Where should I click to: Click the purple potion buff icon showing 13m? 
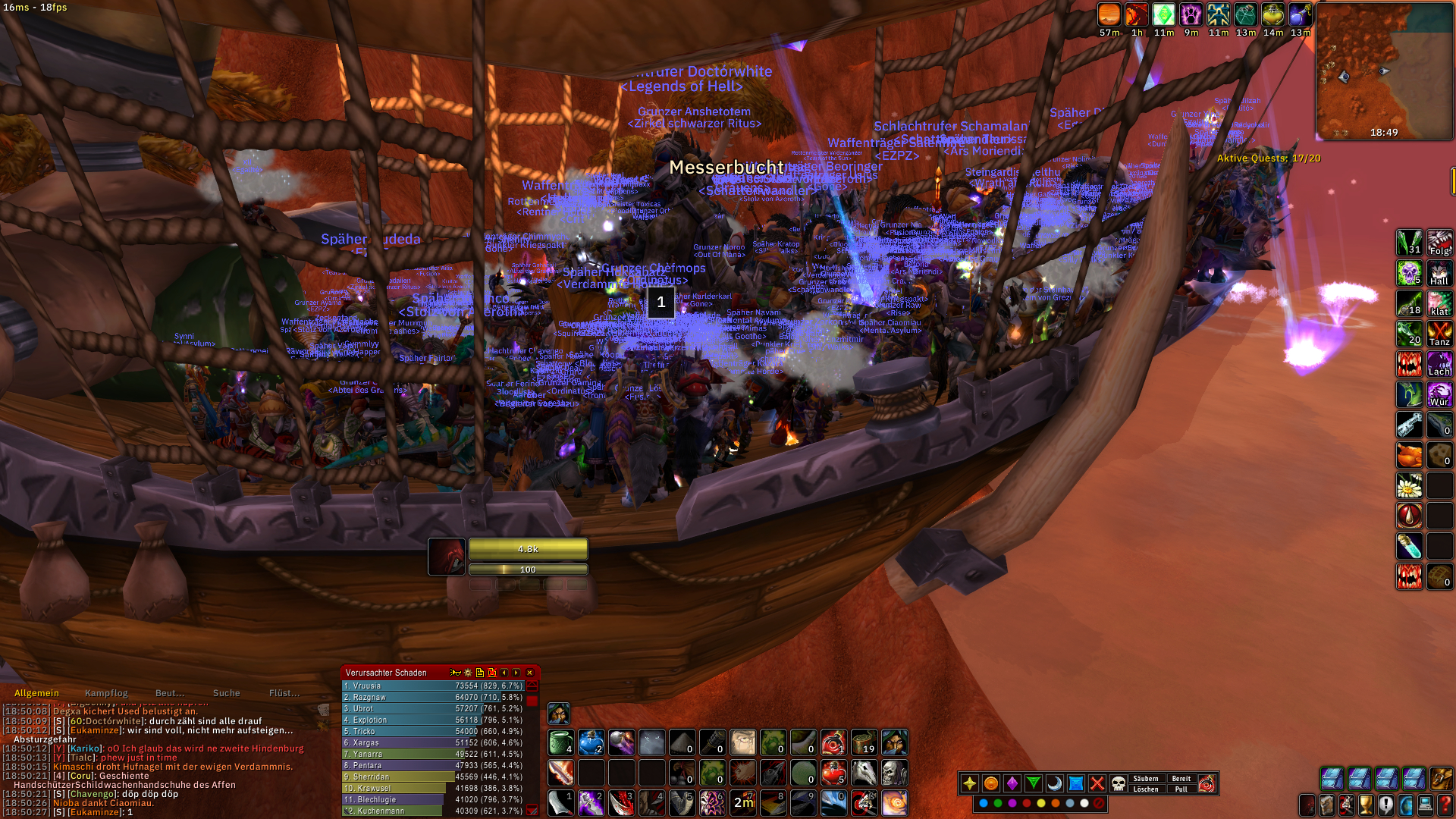click(1302, 15)
